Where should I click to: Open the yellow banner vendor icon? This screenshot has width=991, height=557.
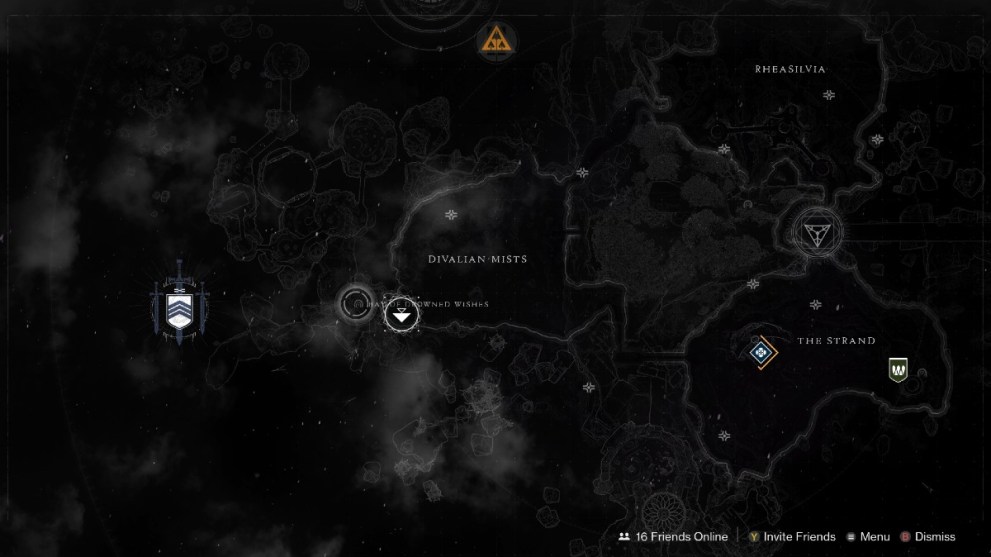(898, 370)
